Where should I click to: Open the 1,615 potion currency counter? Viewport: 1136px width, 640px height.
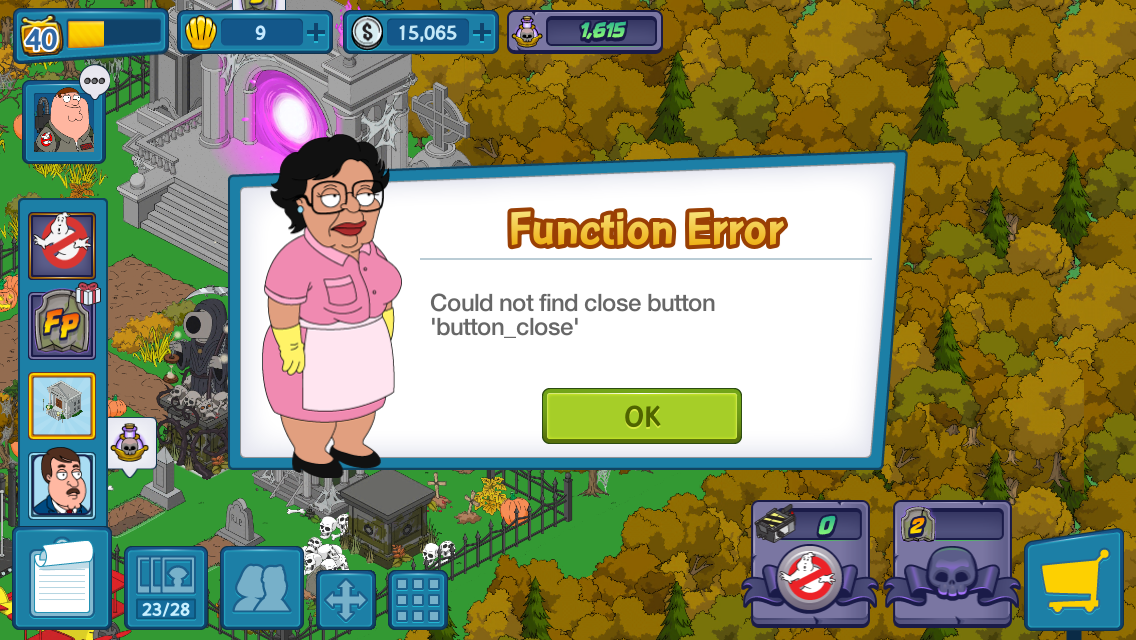click(x=585, y=32)
